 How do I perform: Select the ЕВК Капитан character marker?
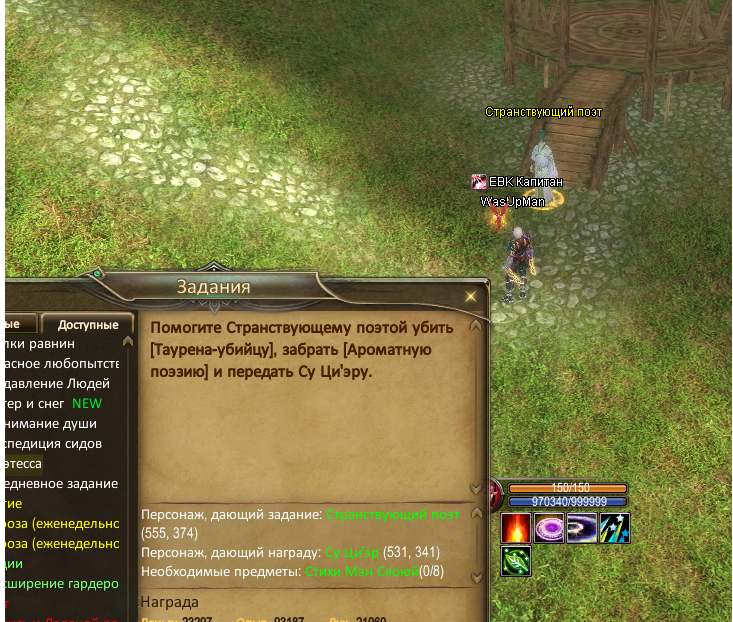[517, 182]
